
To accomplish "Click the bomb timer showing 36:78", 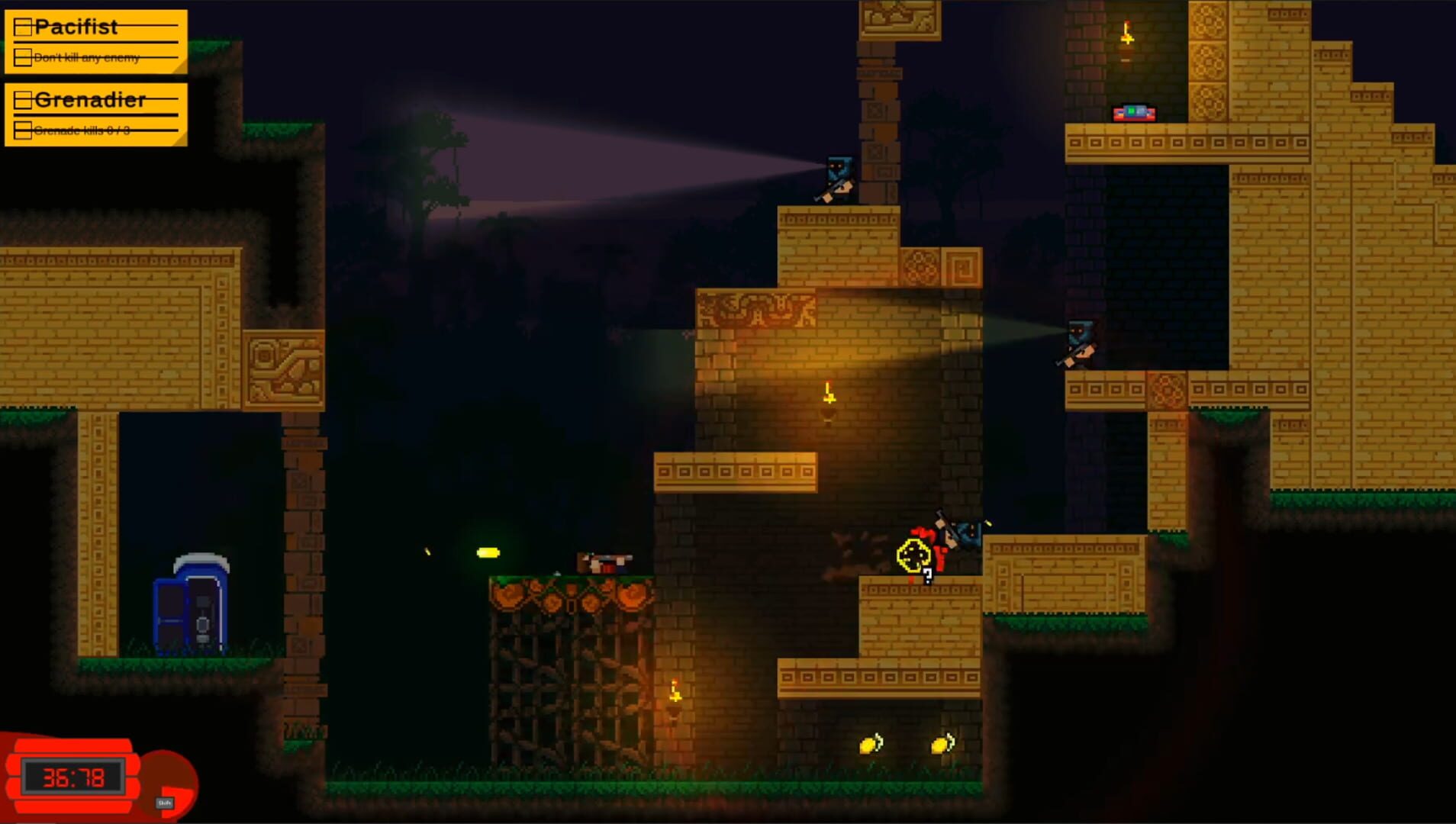I will pos(73,777).
